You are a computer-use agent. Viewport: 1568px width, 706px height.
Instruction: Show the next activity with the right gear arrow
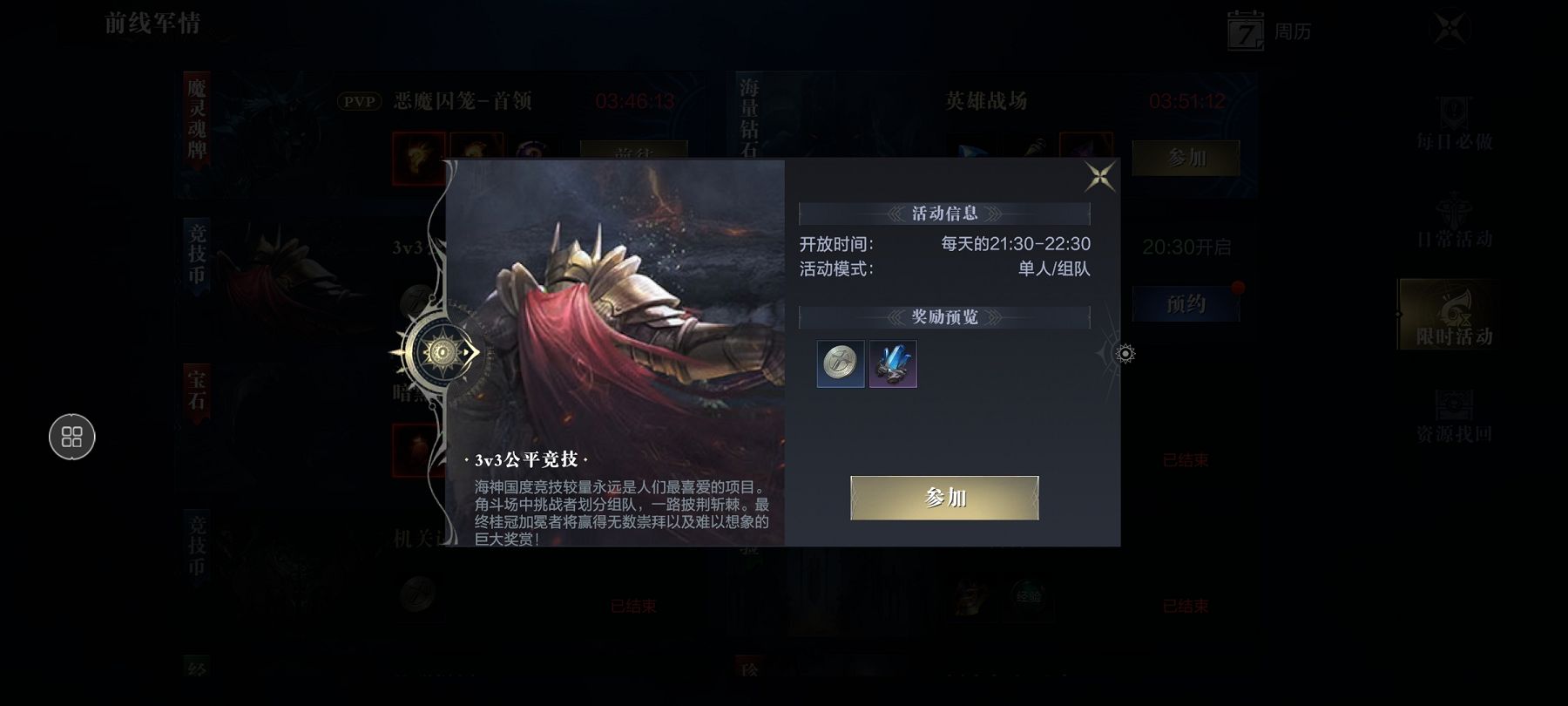[x=1125, y=354]
